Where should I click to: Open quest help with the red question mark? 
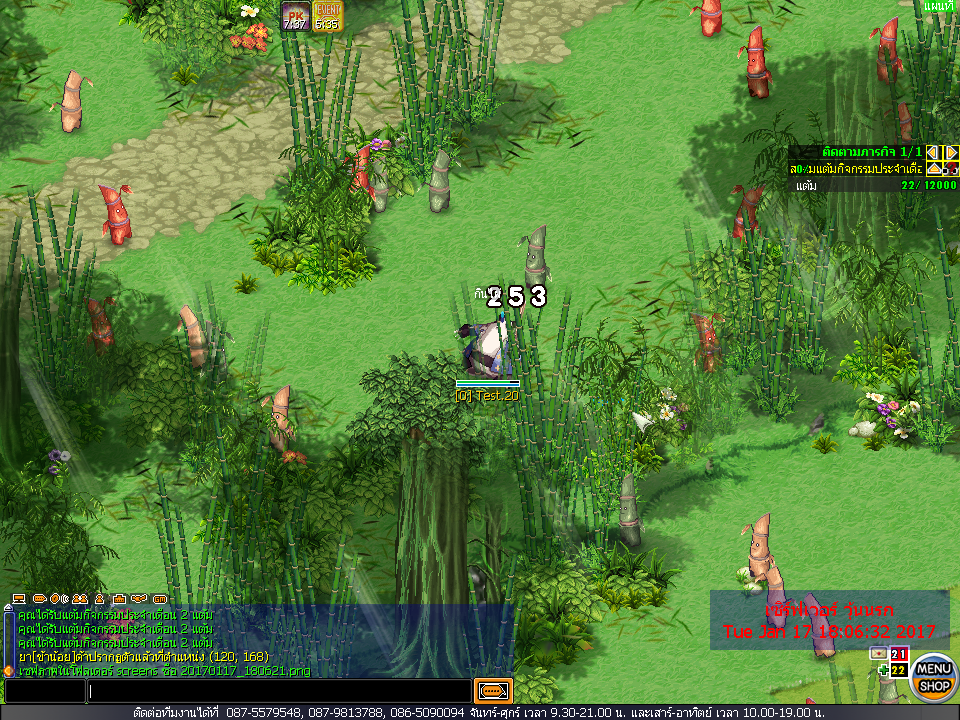949,169
